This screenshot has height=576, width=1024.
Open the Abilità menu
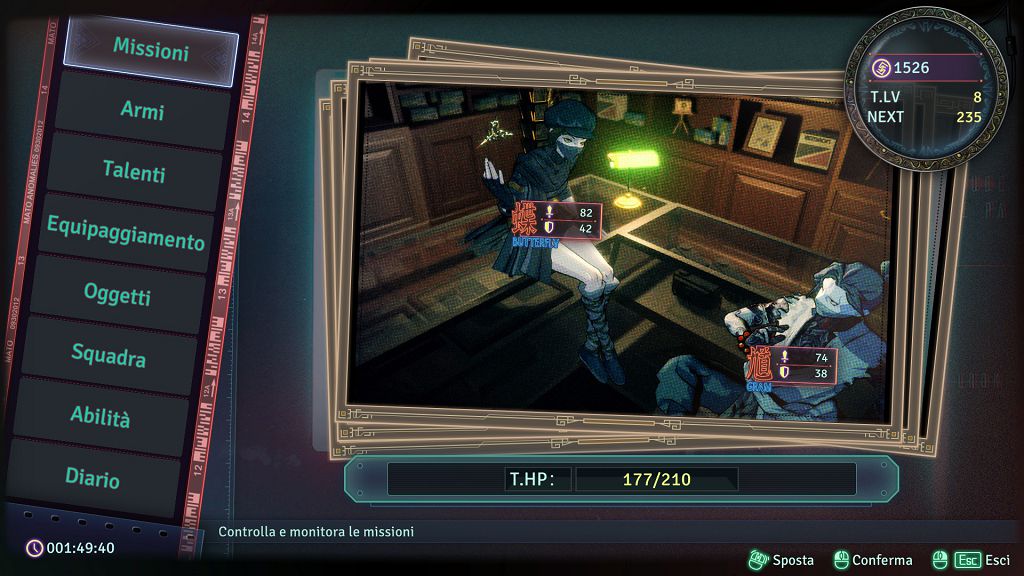tap(100, 416)
